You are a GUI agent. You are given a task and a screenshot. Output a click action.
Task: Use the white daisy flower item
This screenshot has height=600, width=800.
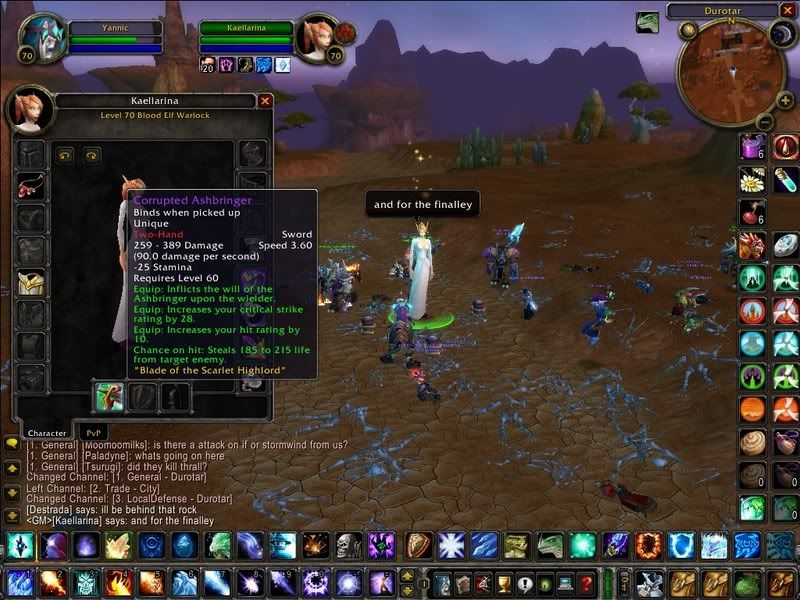(754, 180)
